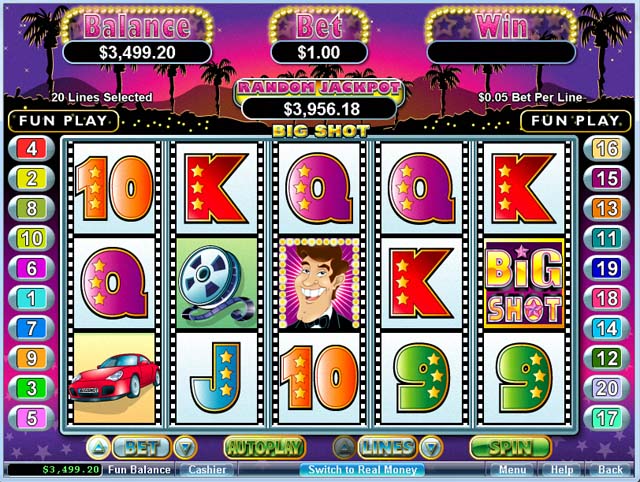Click payline number 1 marker
Viewport: 640px width, 482px height.
32,298
